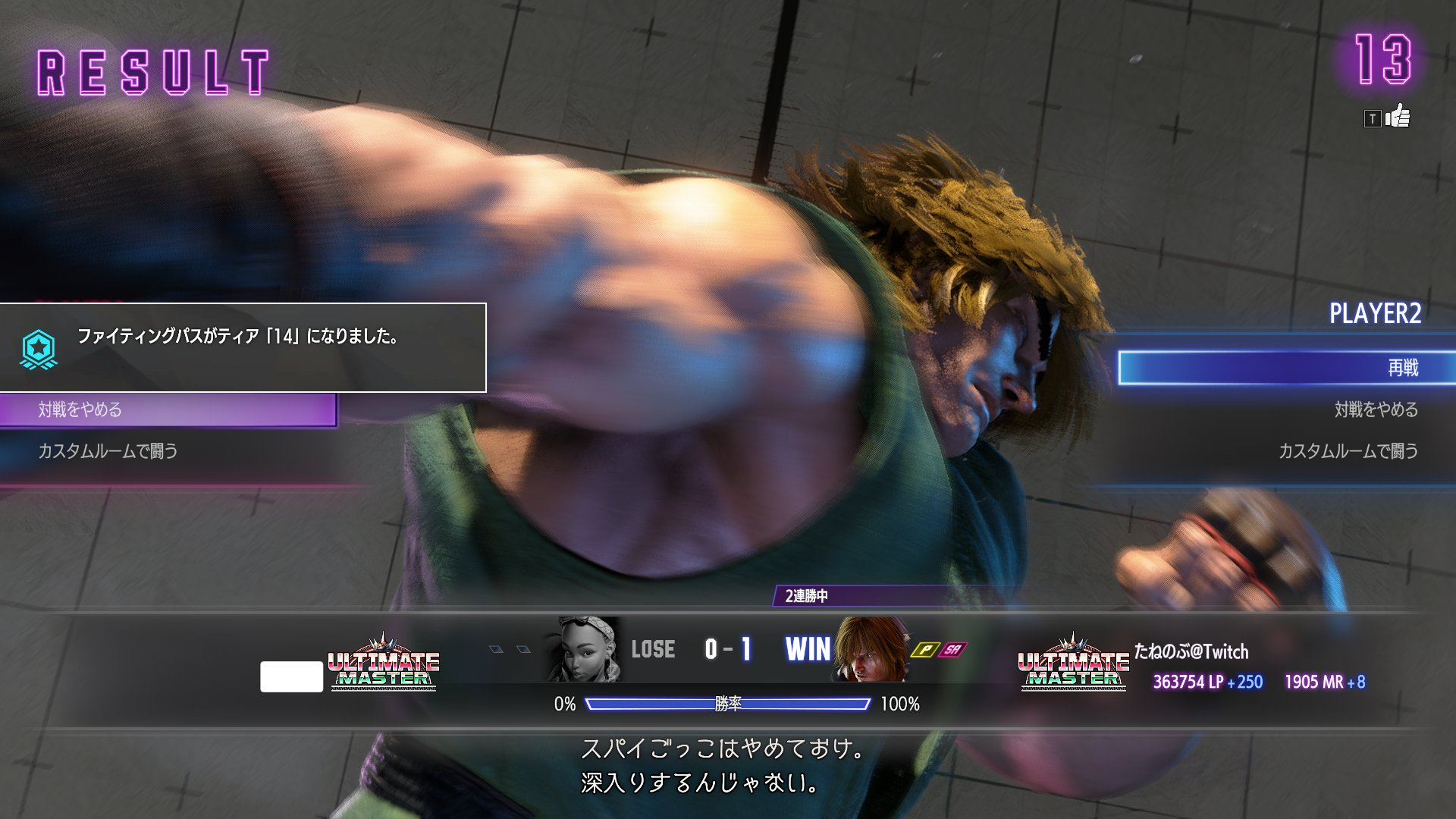Click the purple-highlighted 対戦をやめる entry
Screen dimensions: 1456x819
pyautogui.click(x=168, y=409)
